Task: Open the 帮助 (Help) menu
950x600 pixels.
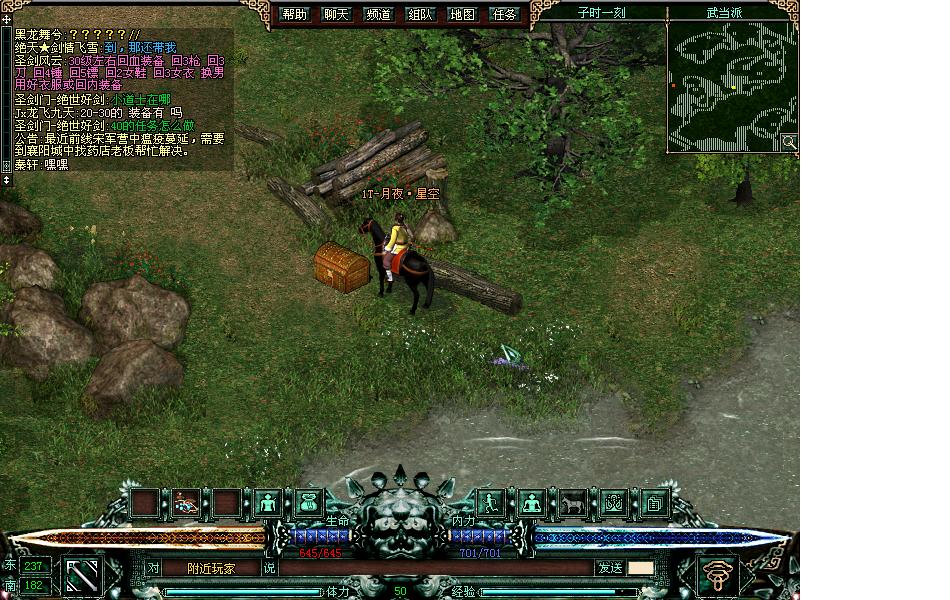Action: [295, 14]
